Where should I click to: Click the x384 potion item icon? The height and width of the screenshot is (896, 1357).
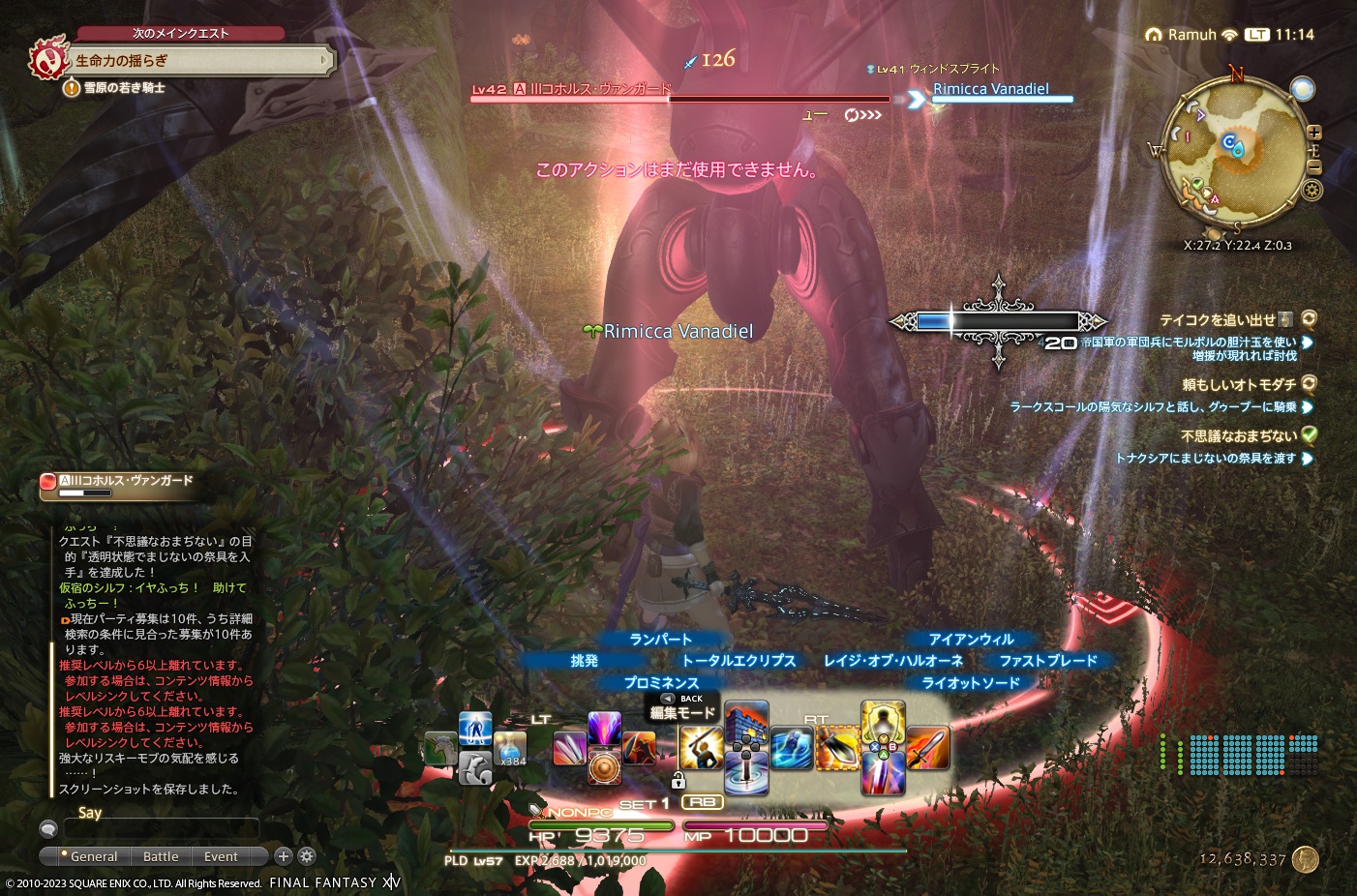(510, 748)
